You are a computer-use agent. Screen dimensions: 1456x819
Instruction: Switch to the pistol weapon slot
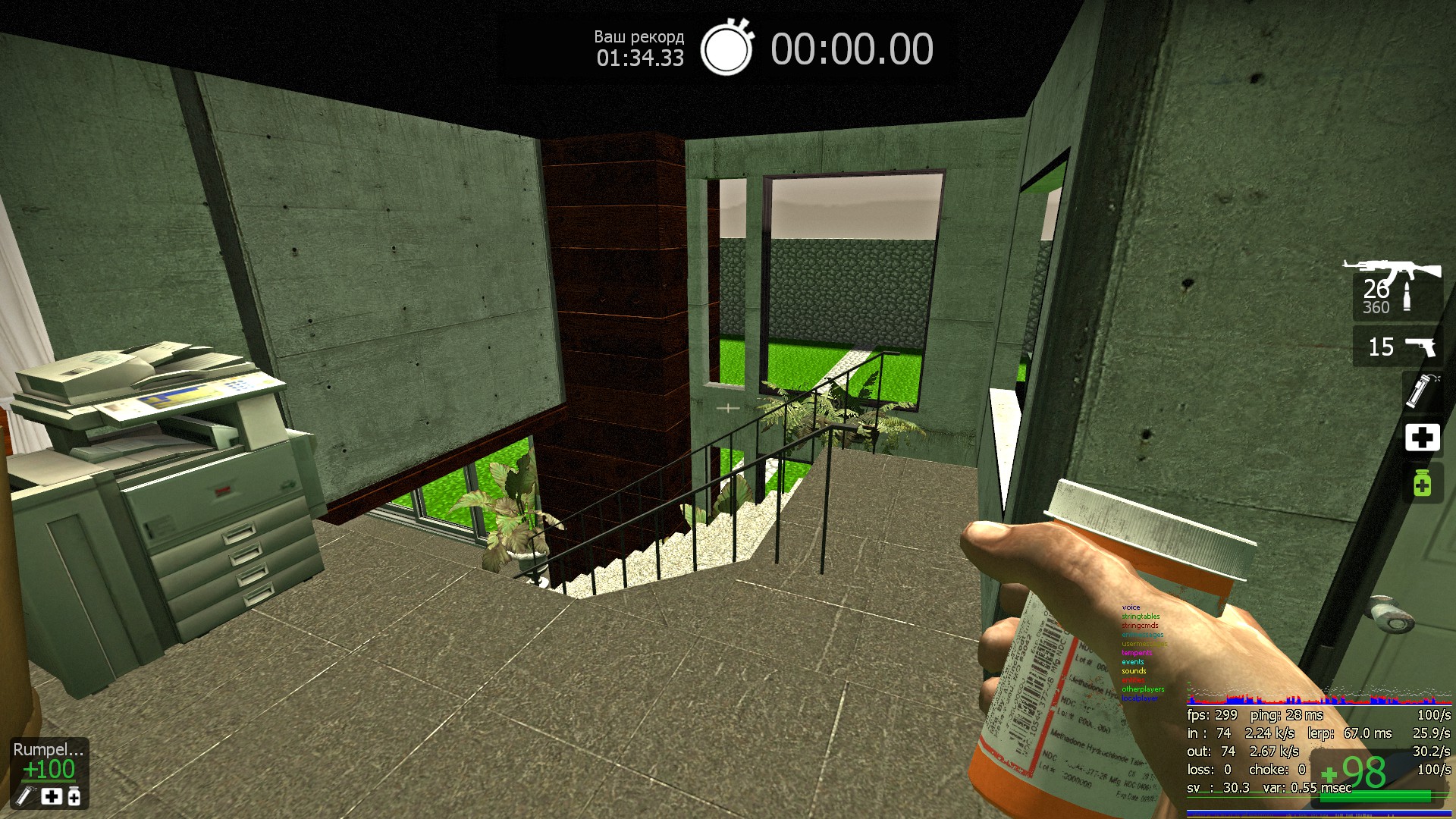[x=1399, y=347]
